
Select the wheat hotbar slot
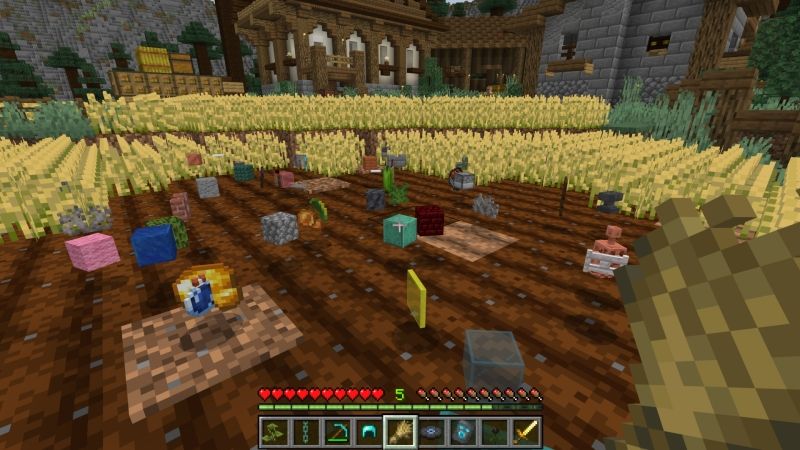coord(400,432)
